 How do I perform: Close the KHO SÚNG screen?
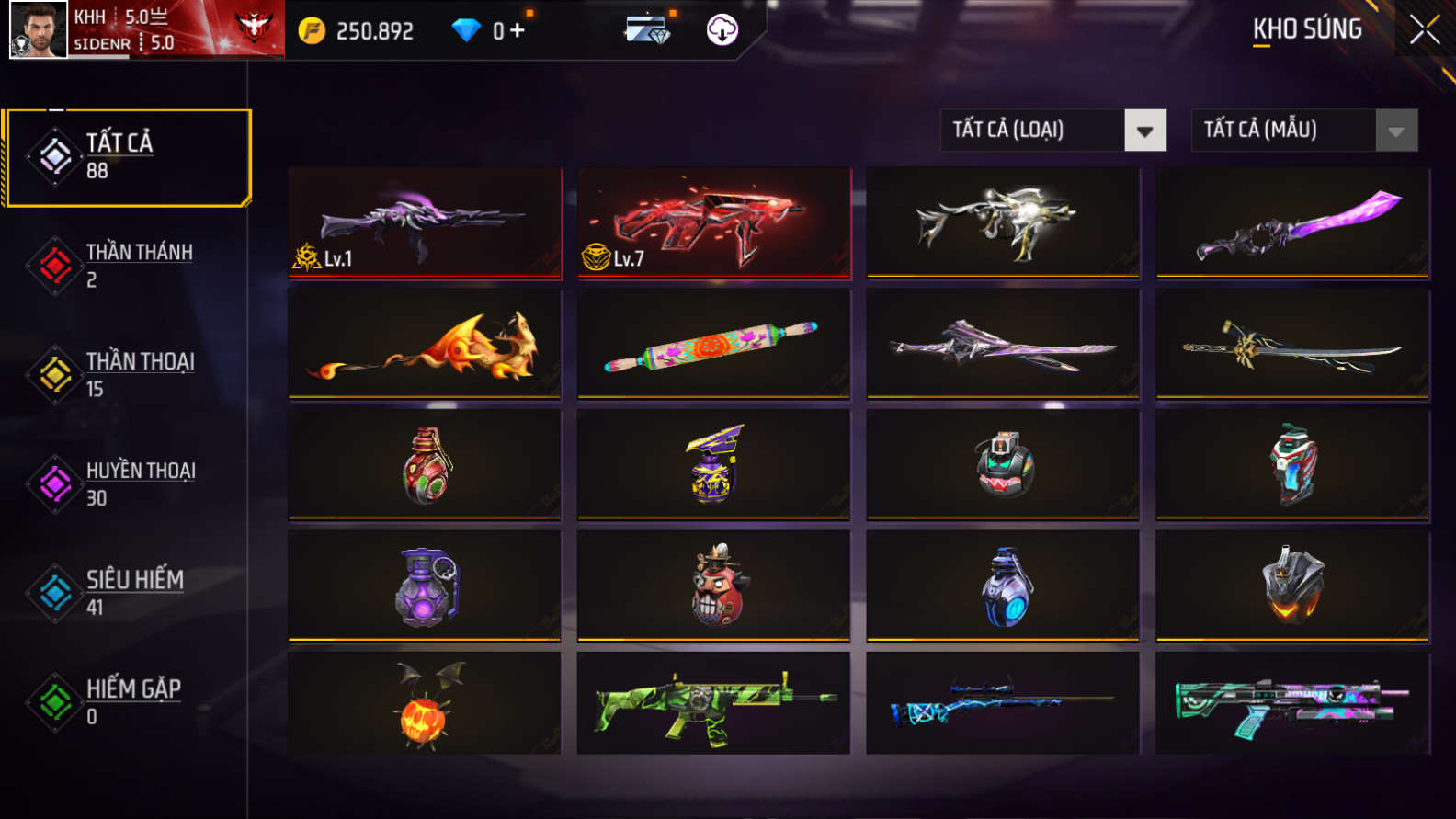pyautogui.click(x=1424, y=28)
